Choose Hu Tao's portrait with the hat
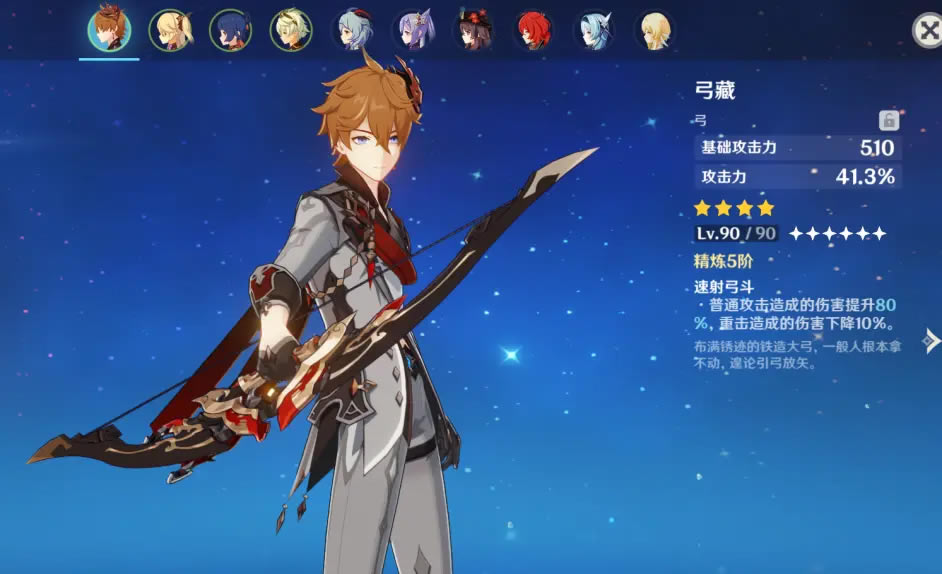This screenshot has height=574, width=942. pyautogui.click(x=472, y=30)
